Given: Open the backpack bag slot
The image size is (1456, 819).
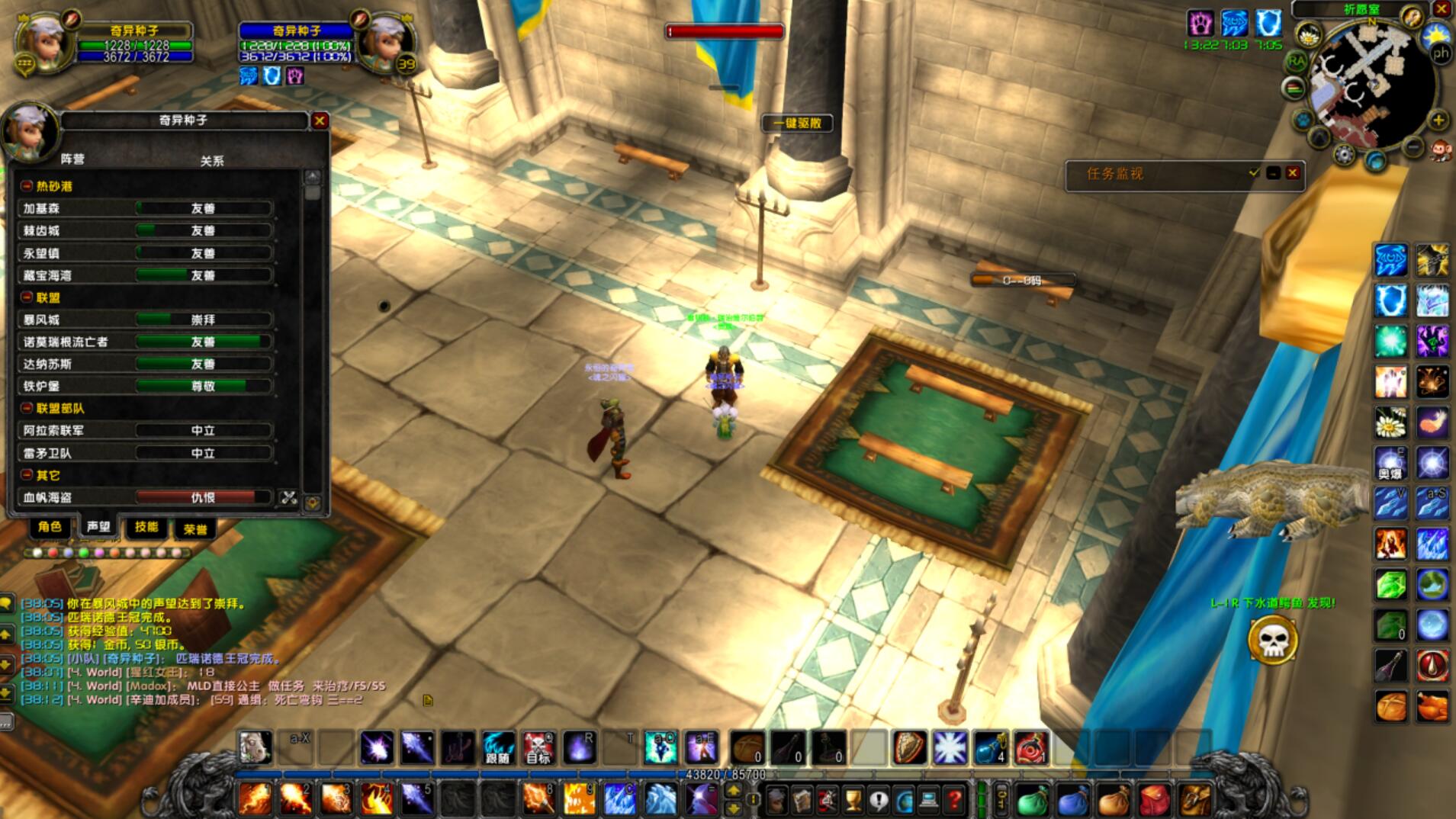Looking at the screenshot, I should [1195, 800].
